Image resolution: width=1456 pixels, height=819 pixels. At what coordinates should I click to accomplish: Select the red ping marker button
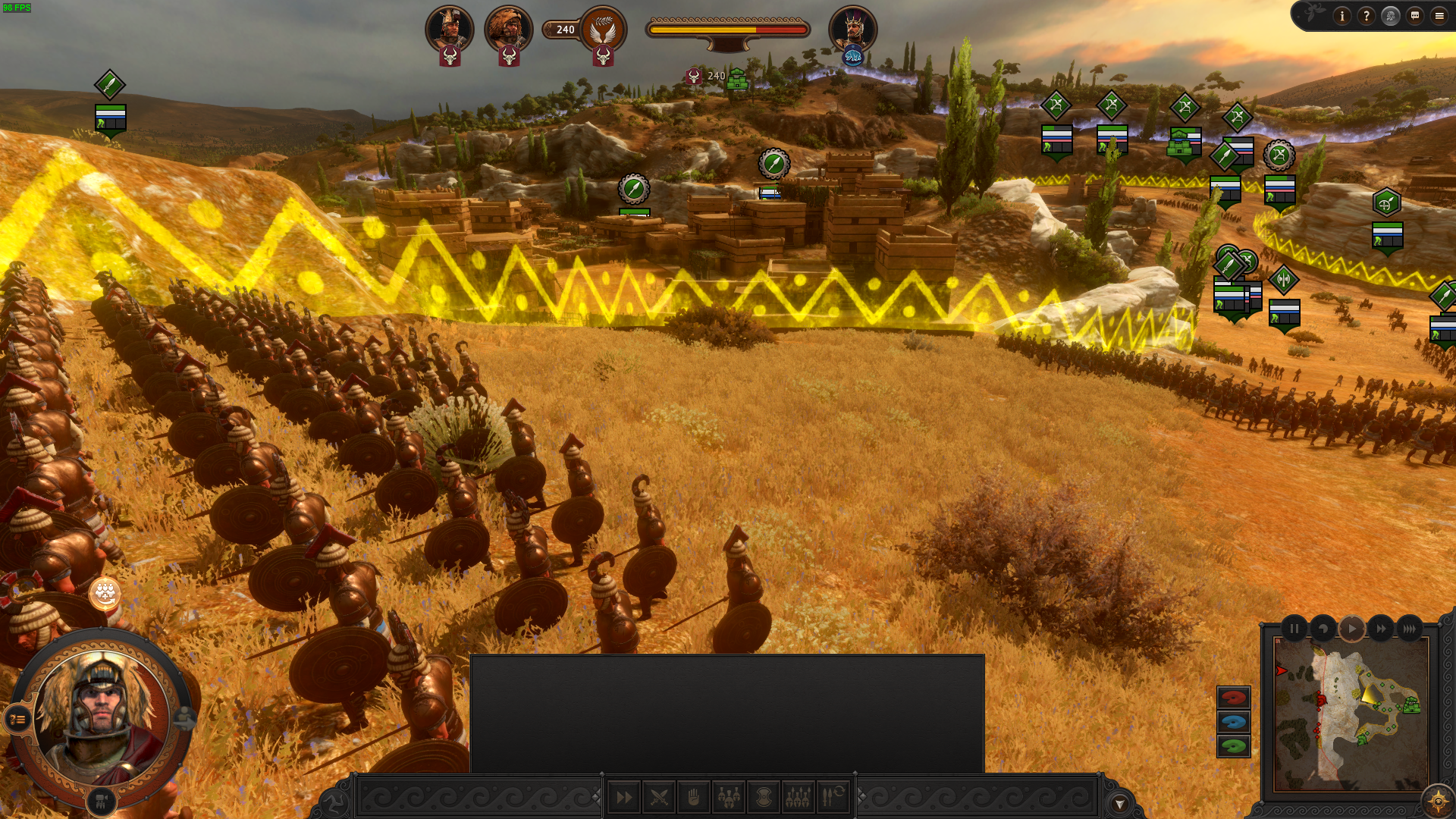(x=1233, y=698)
